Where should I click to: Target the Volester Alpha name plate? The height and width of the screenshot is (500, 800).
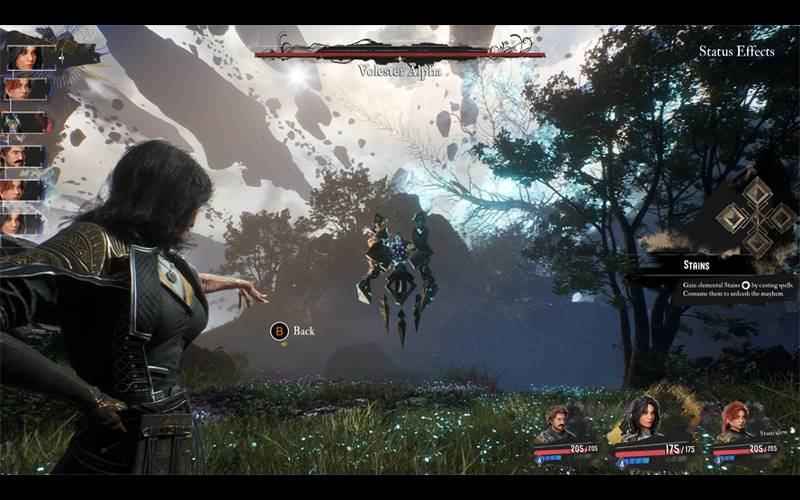(399, 71)
